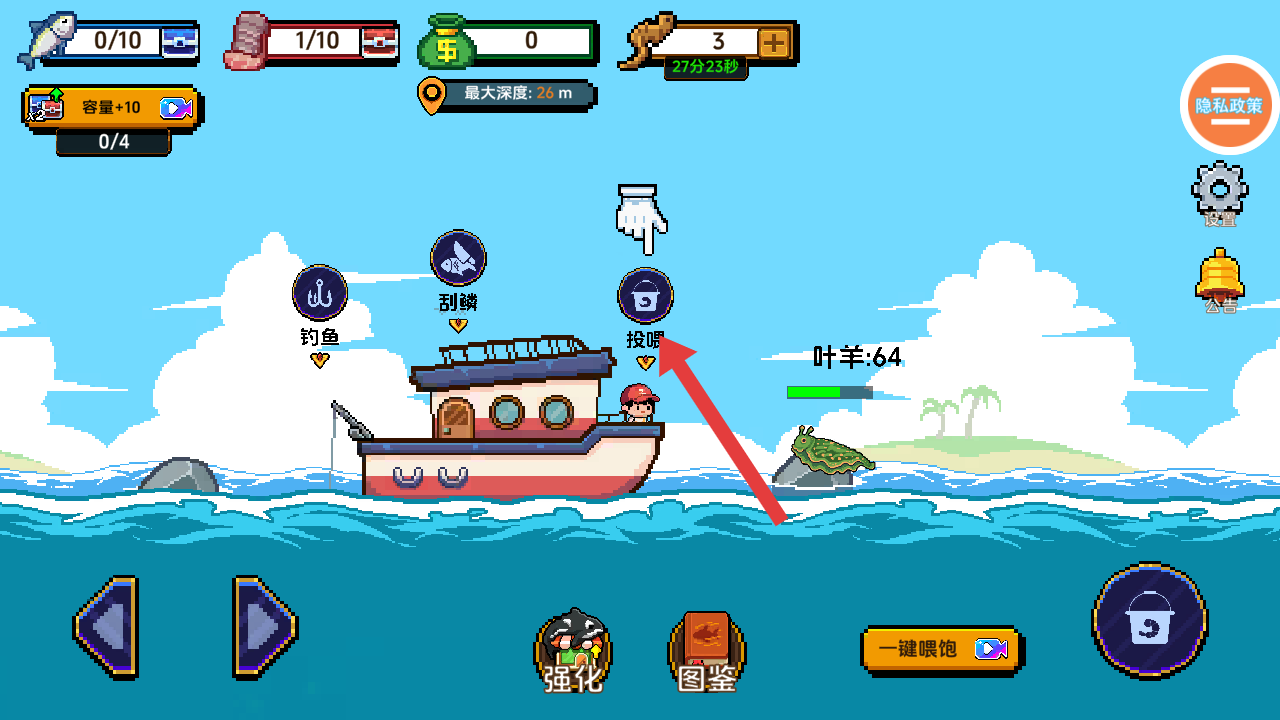
Task: Open the 隐私政策 privacy policy button
Action: click(x=1229, y=105)
